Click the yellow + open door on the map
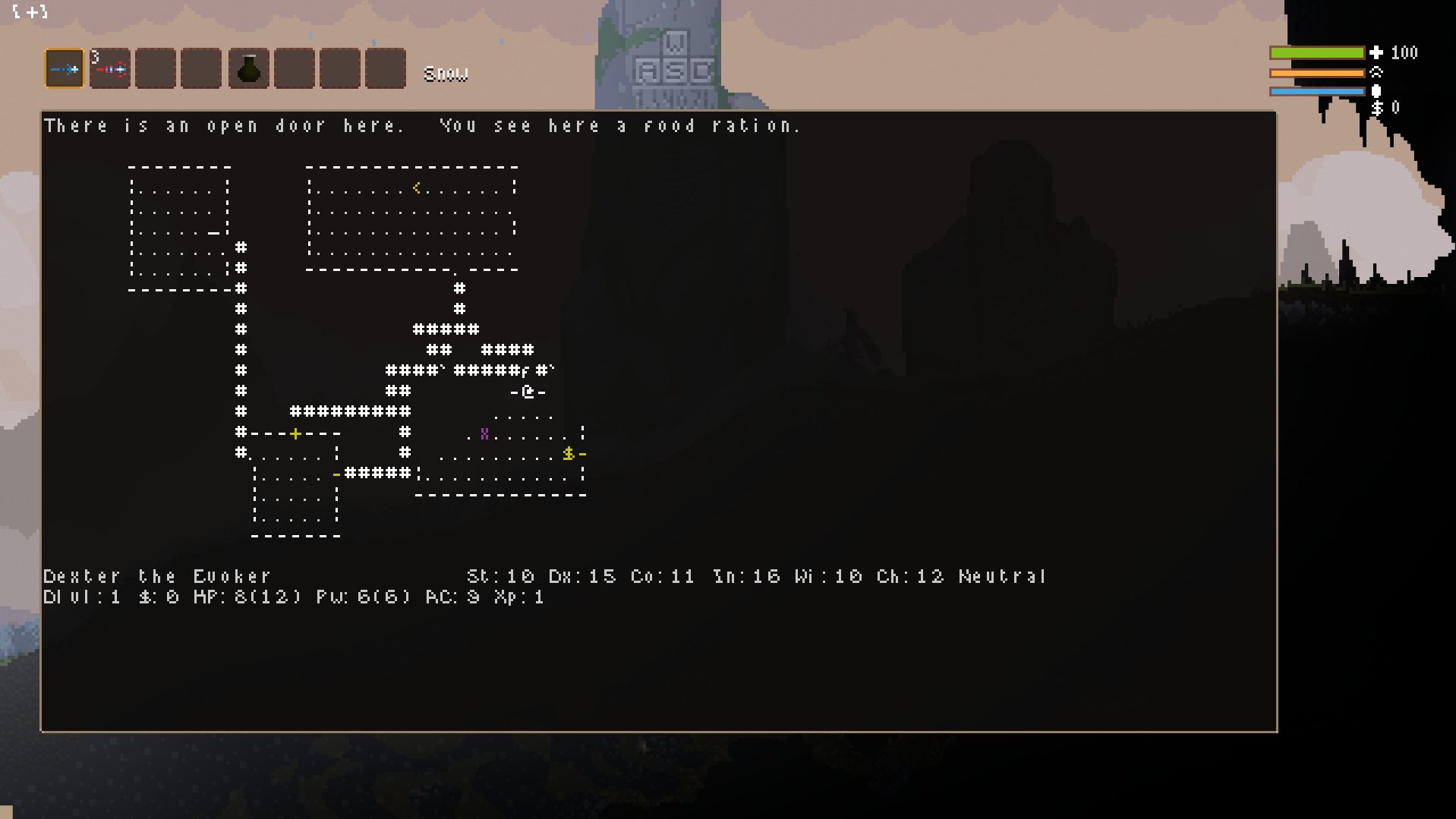1456x819 pixels. pos(295,433)
